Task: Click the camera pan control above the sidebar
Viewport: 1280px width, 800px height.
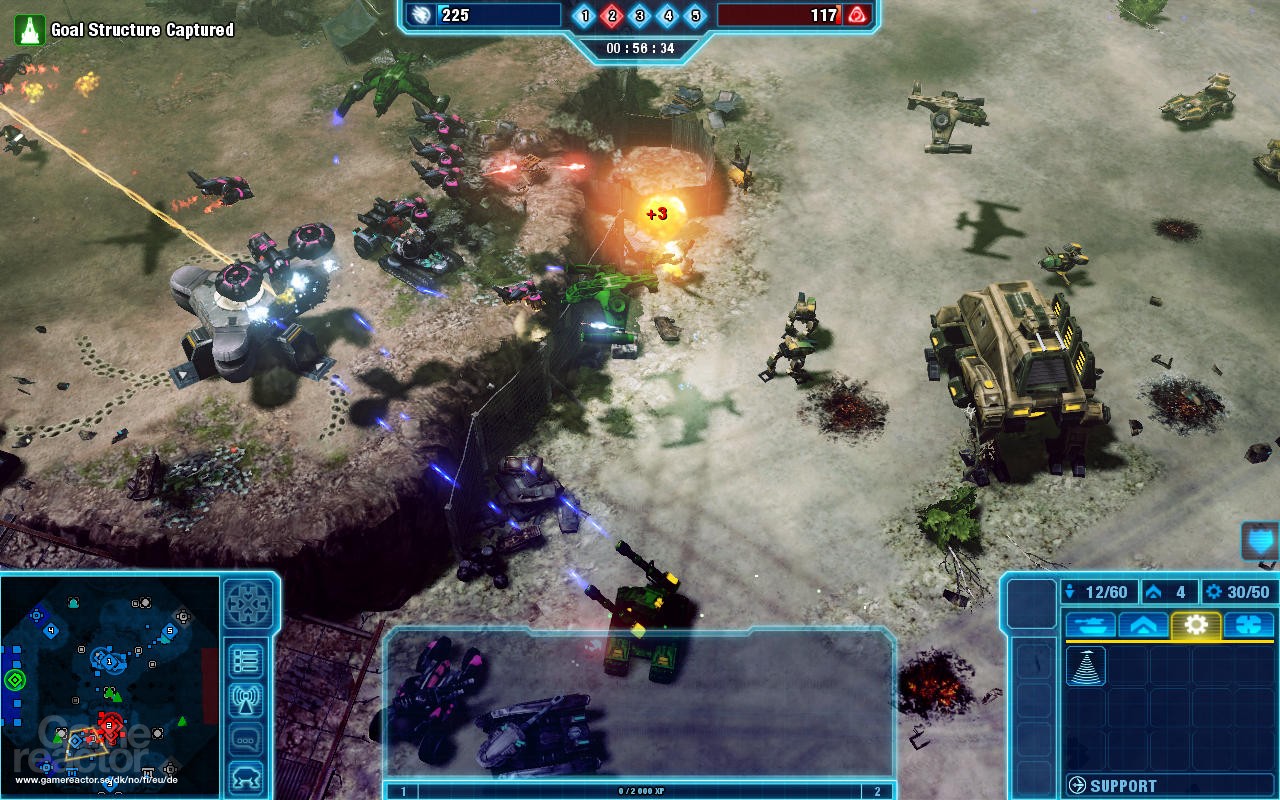Action: coord(249,604)
